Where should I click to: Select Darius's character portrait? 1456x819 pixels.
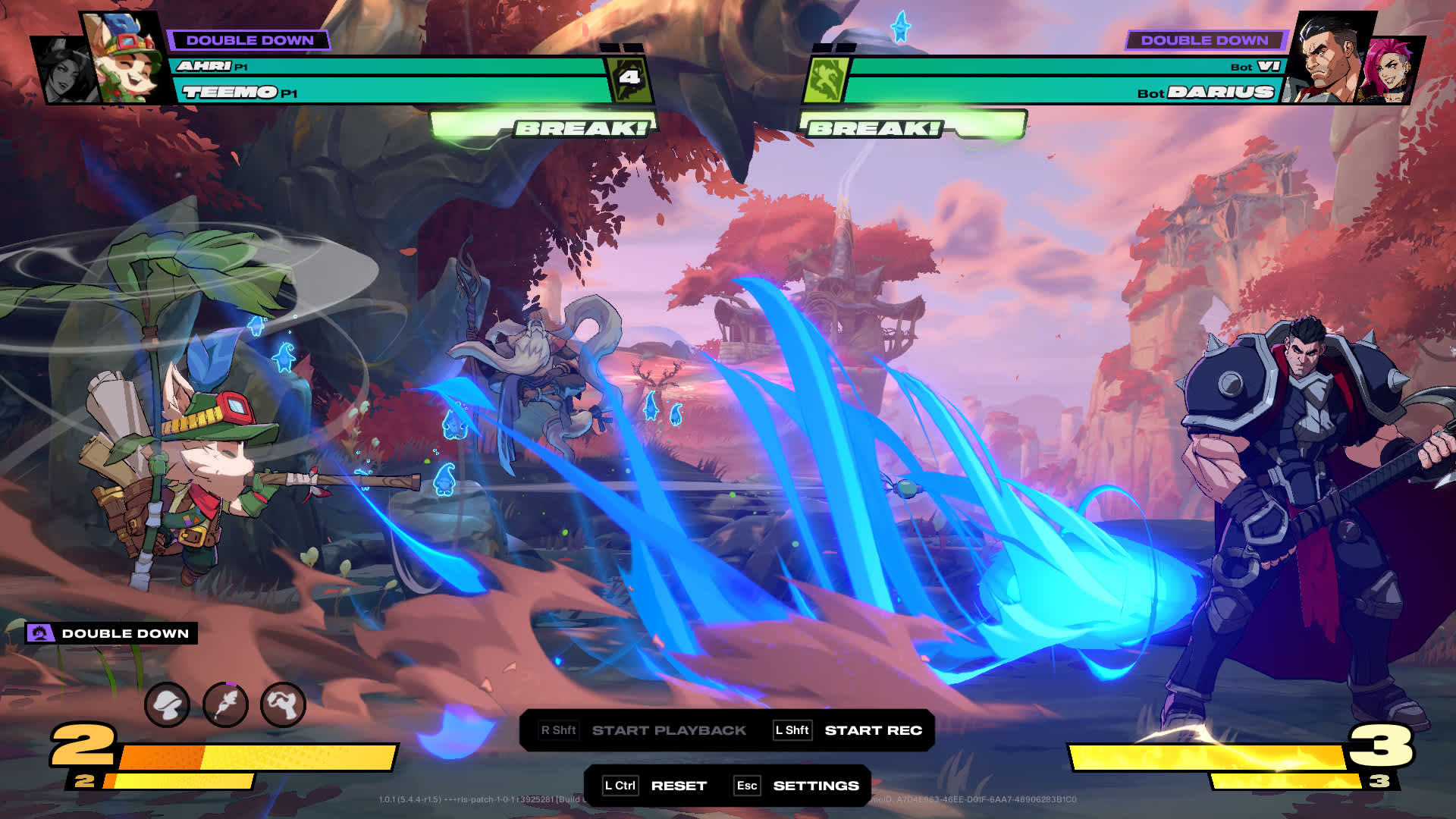click(1332, 59)
